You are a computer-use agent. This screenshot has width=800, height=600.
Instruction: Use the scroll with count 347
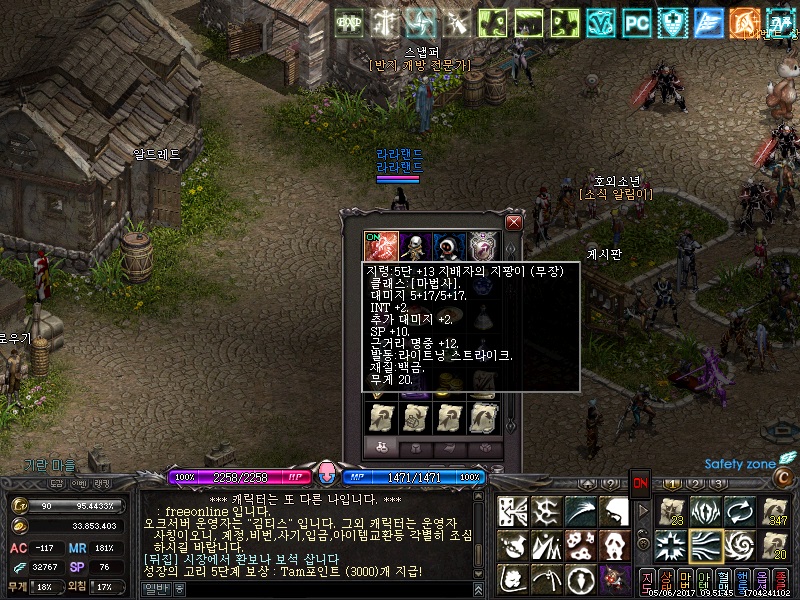pyautogui.click(x=776, y=512)
